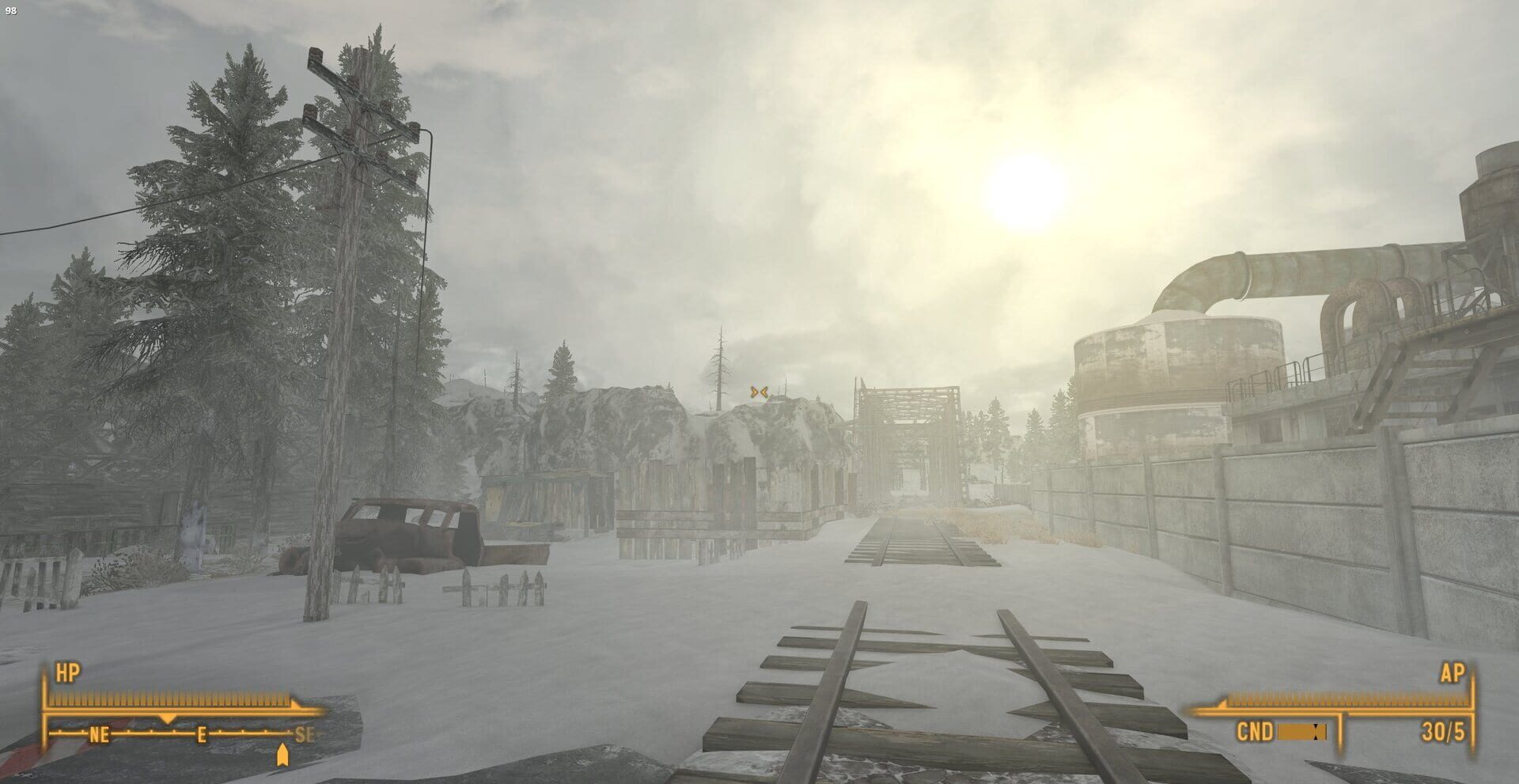Click the E marker on the compass strip
This screenshot has width=1519, height=784.
click(x=202, y=736)
